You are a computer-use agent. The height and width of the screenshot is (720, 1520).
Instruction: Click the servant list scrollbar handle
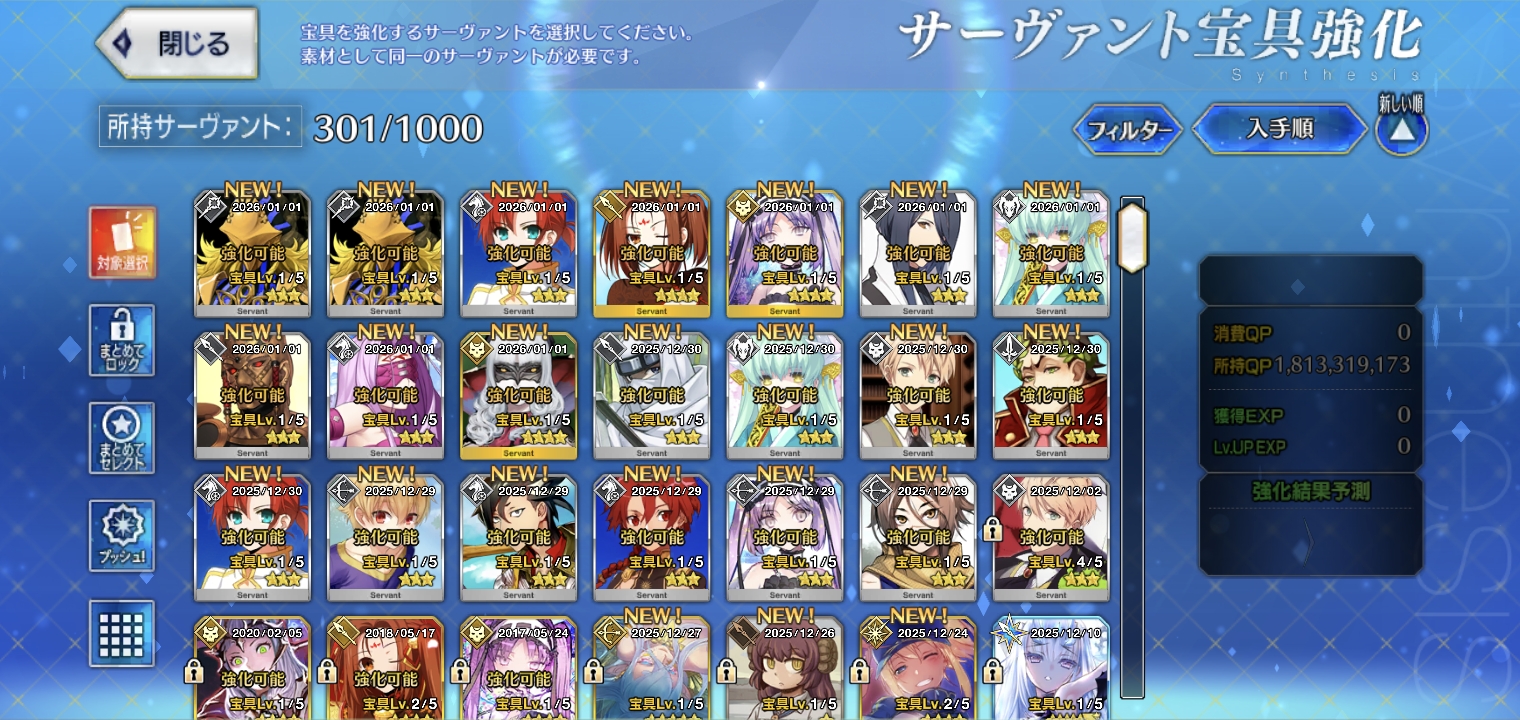[x=1132, y=236]
